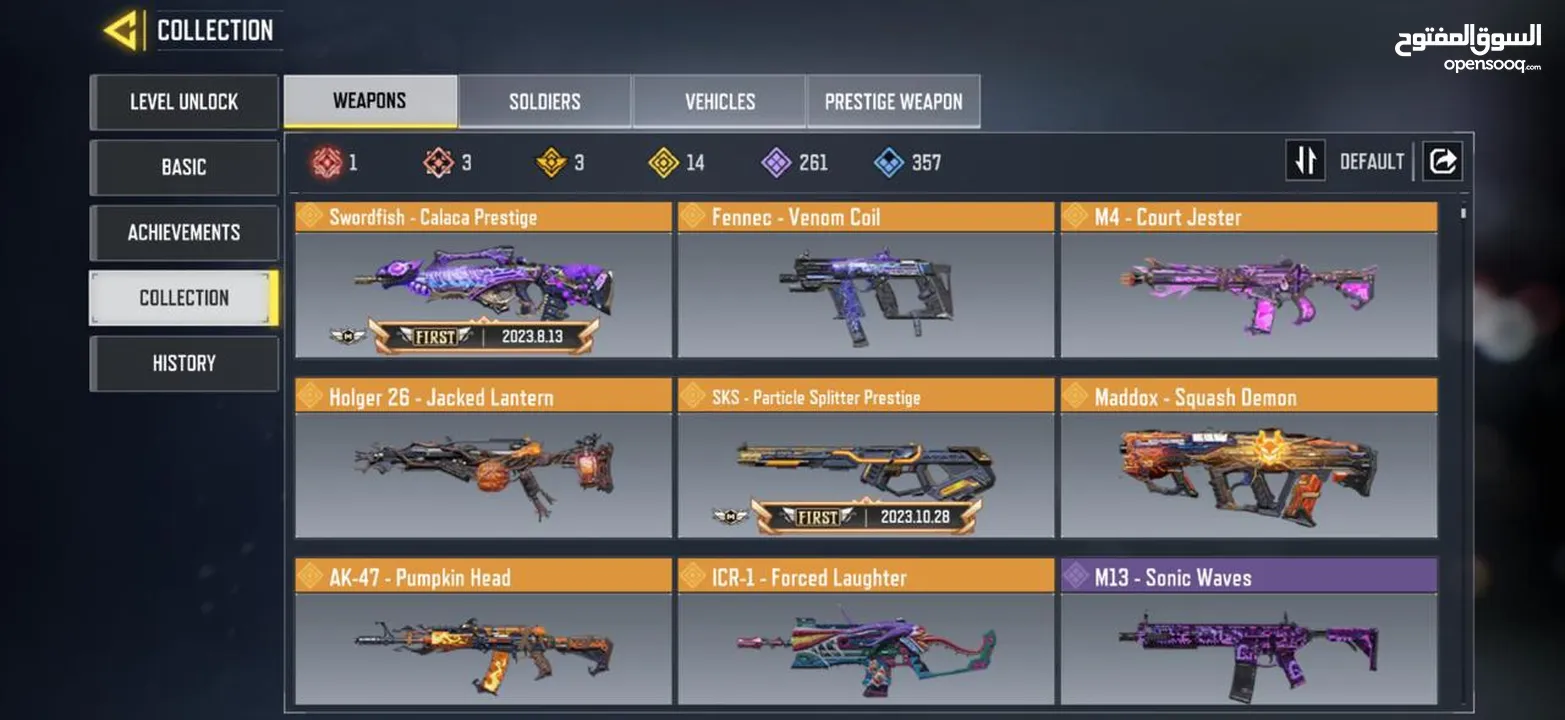Open the History section
Screen dimensions: 1565x720
184,362
